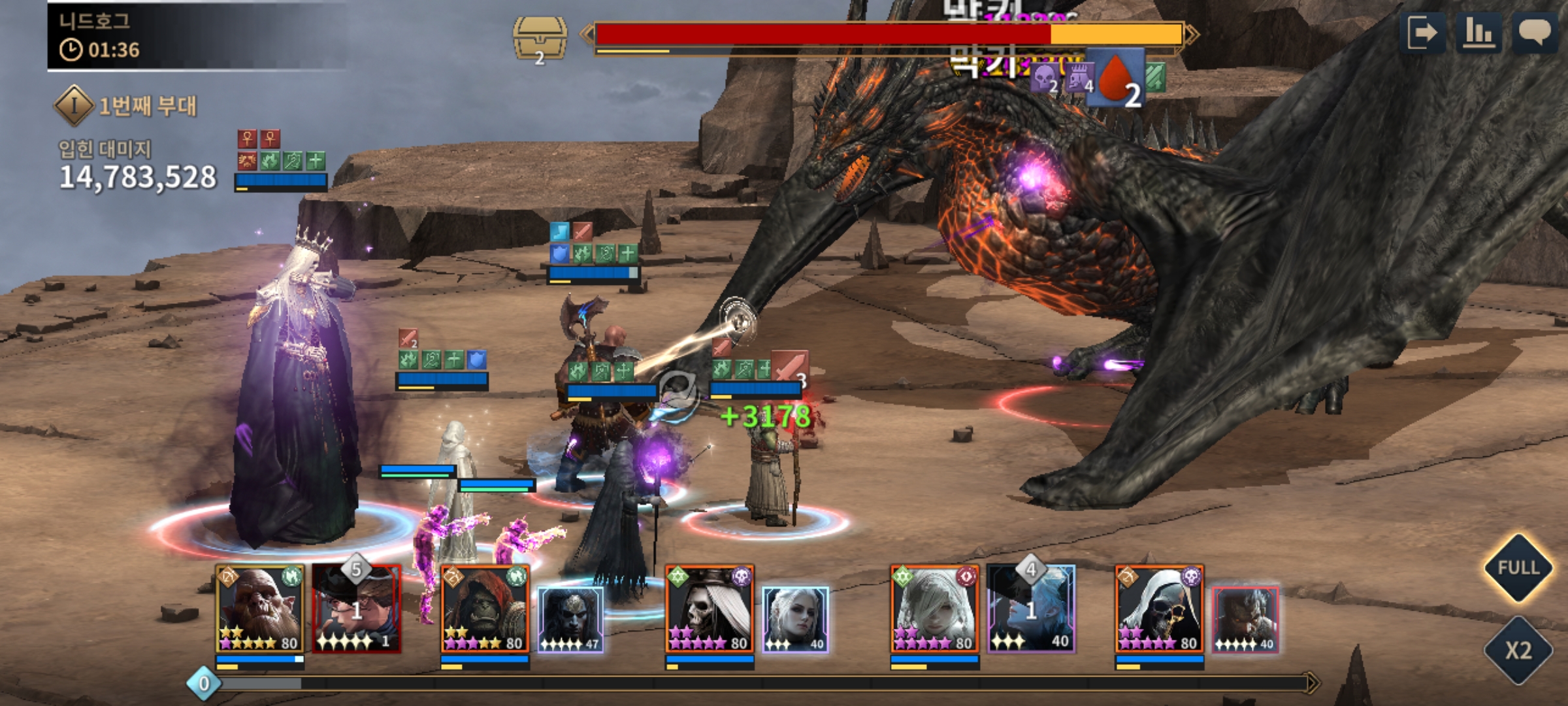Choose the white-haired woman level 40 portrait
Image resolution: width=1568 pixels, height=706 pixels.
pos(795,619)
